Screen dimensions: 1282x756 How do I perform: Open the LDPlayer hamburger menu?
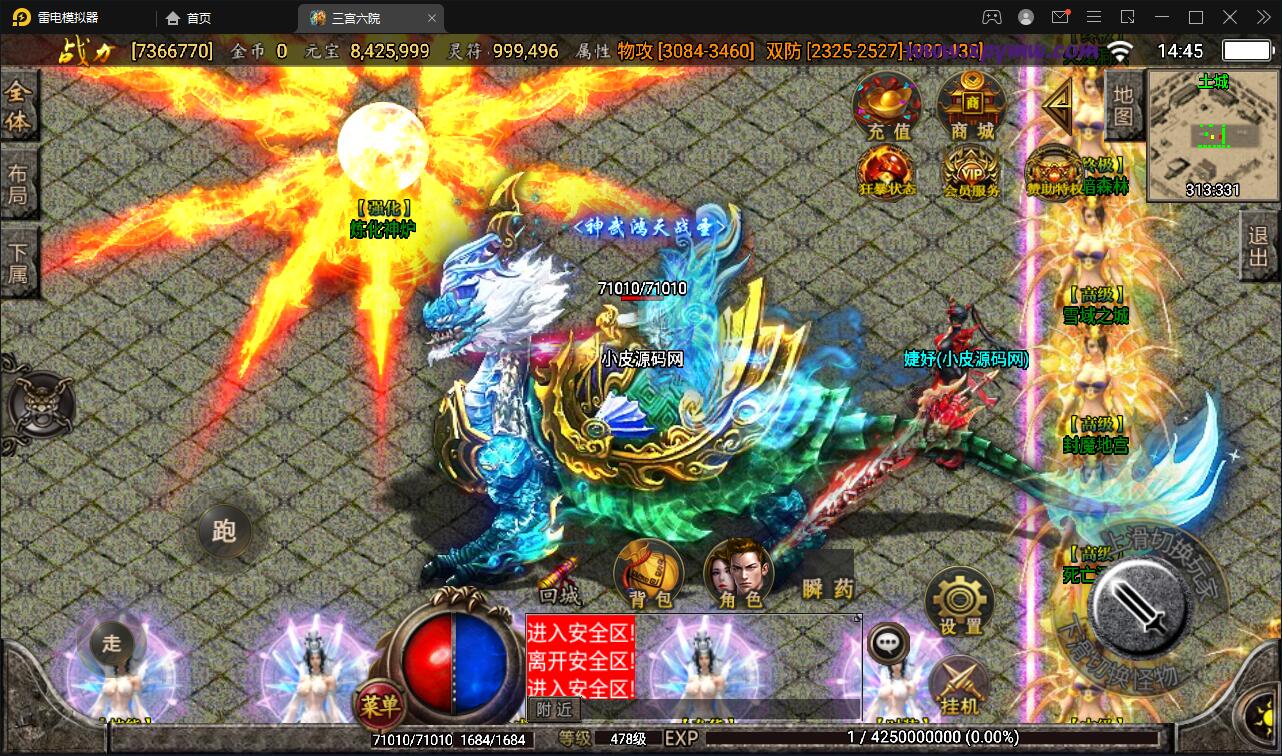1095,17
